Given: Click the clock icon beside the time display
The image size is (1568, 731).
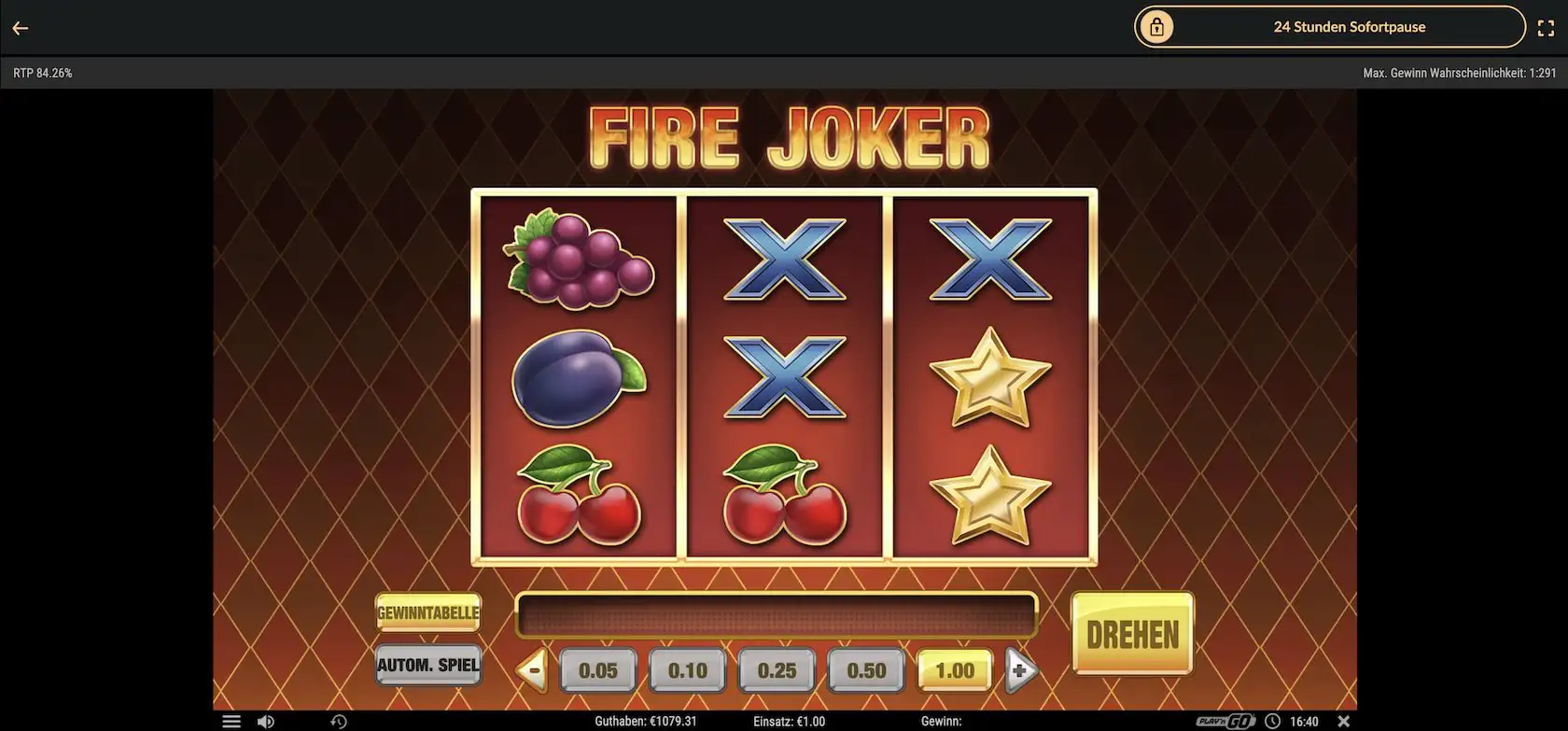Looking at the screenshot, I should point(1272,720).
